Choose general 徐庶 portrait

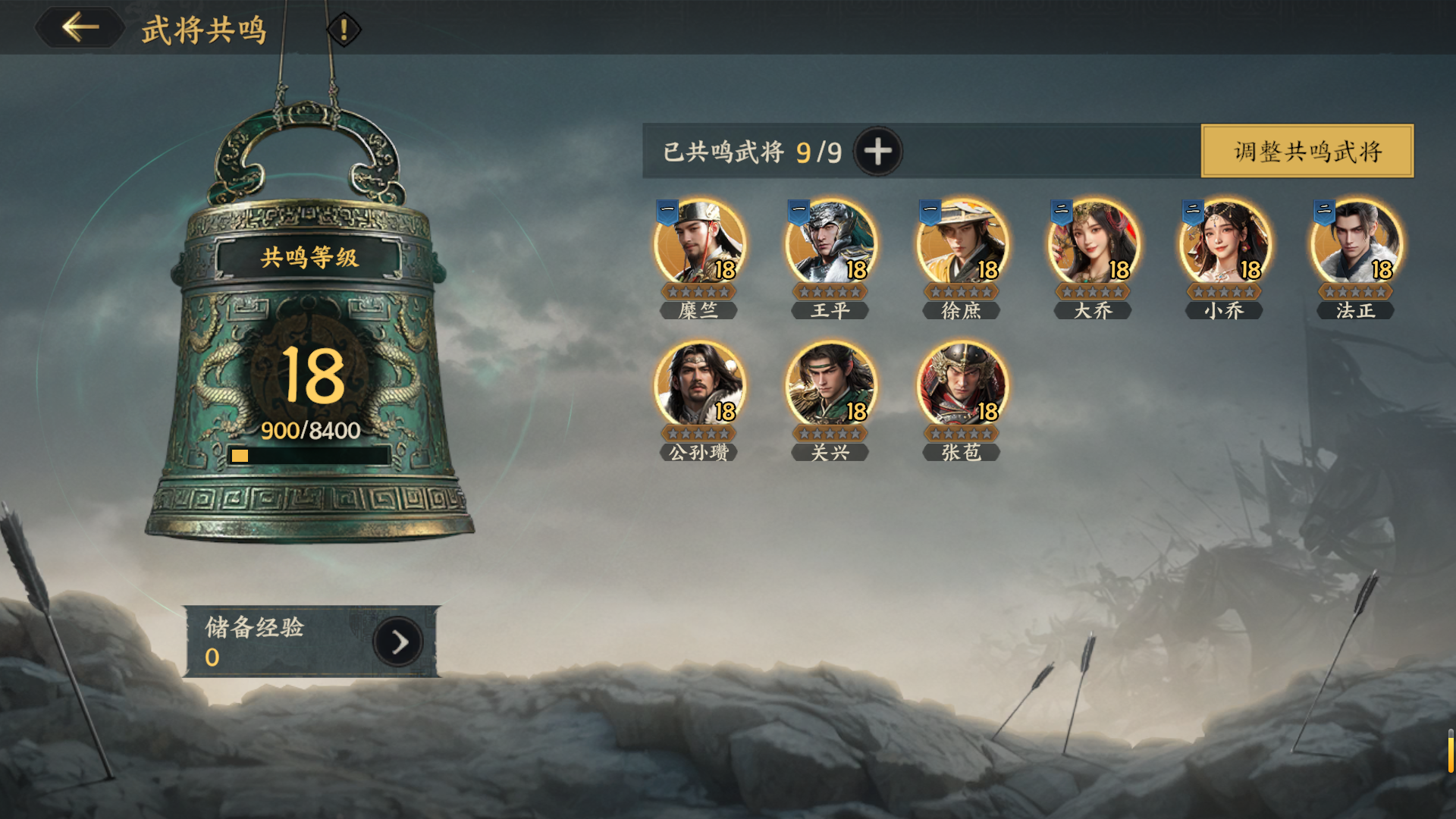pos(962,244)
